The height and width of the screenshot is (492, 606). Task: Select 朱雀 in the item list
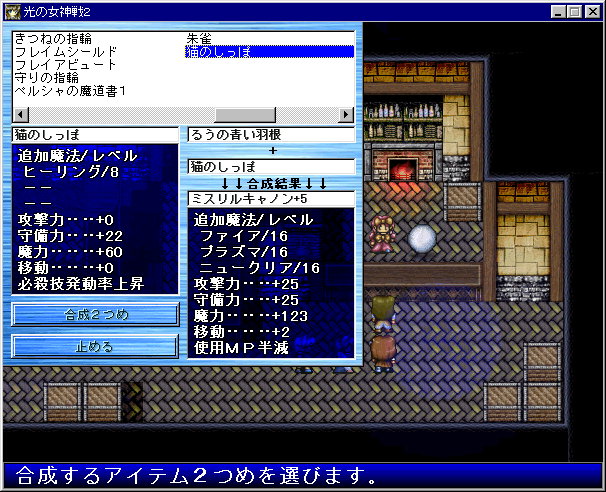pyautogui.click(x=198, y=38)
